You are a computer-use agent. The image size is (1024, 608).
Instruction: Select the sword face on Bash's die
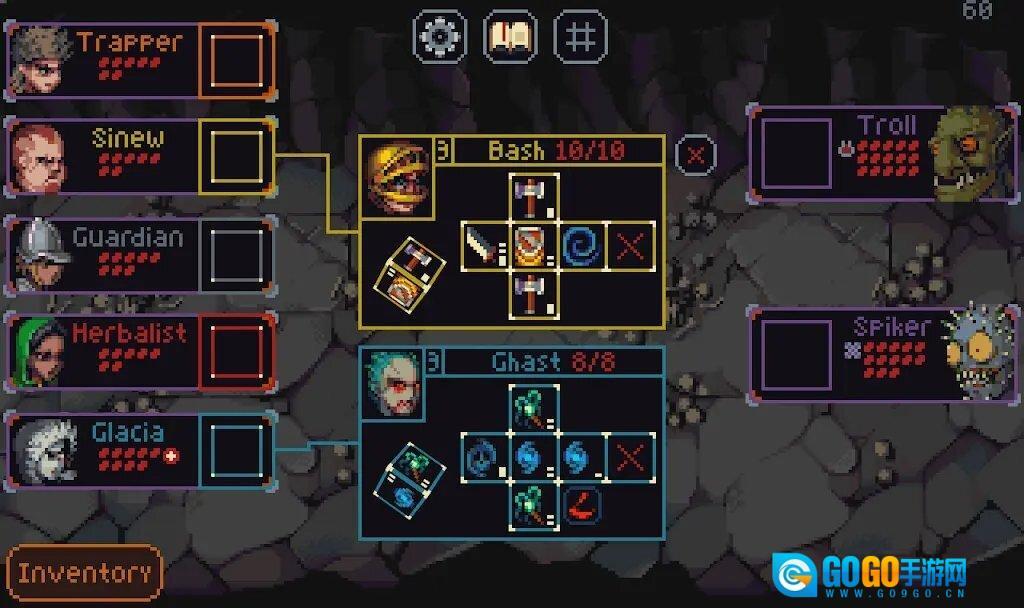click(x=485, y=246)
